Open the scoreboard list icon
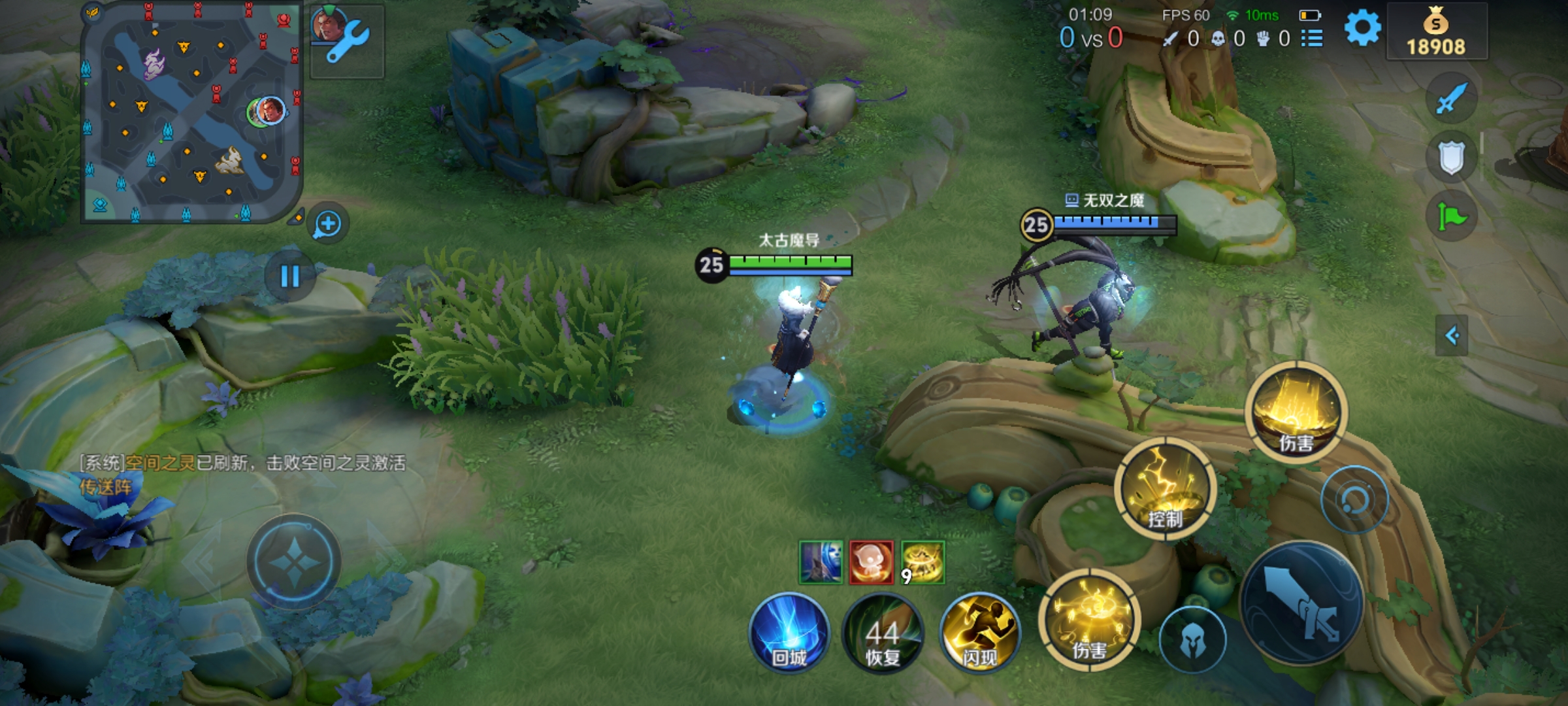1568x706 pixels. pos(1311,39)
